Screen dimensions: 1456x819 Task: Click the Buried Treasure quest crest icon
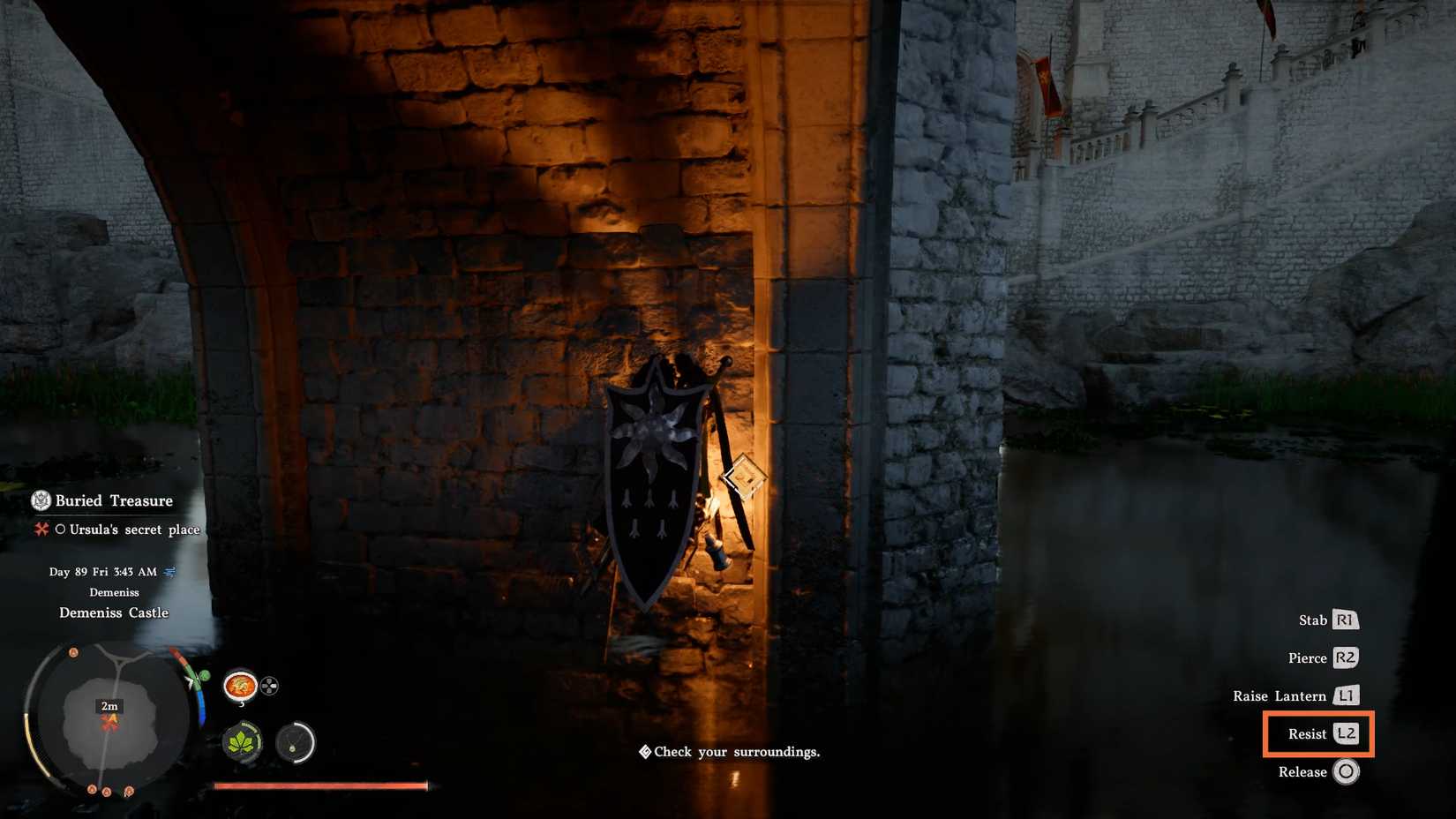(x=40, y=500)
